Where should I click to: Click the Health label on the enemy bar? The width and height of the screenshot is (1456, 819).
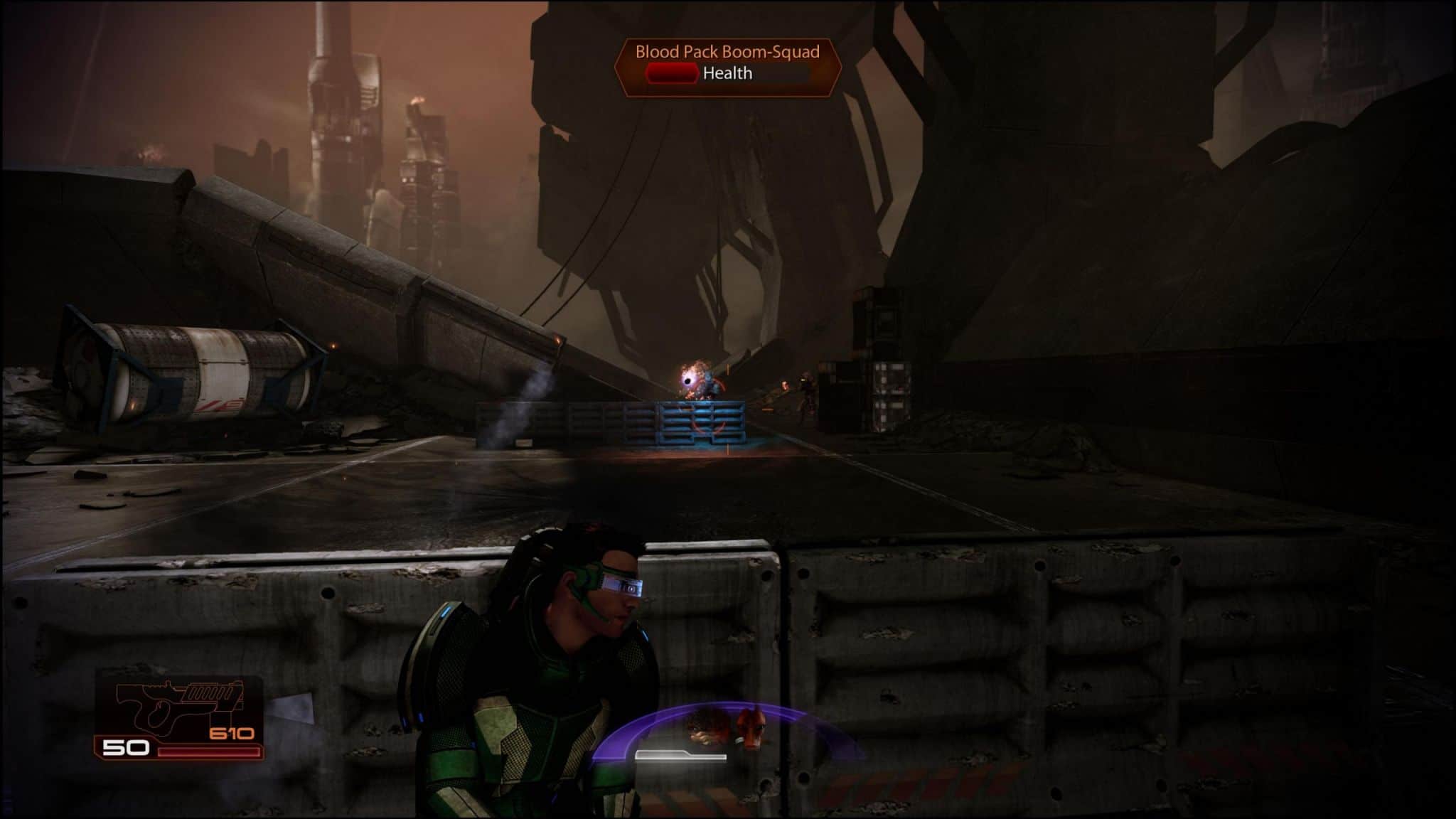point(728,73)
